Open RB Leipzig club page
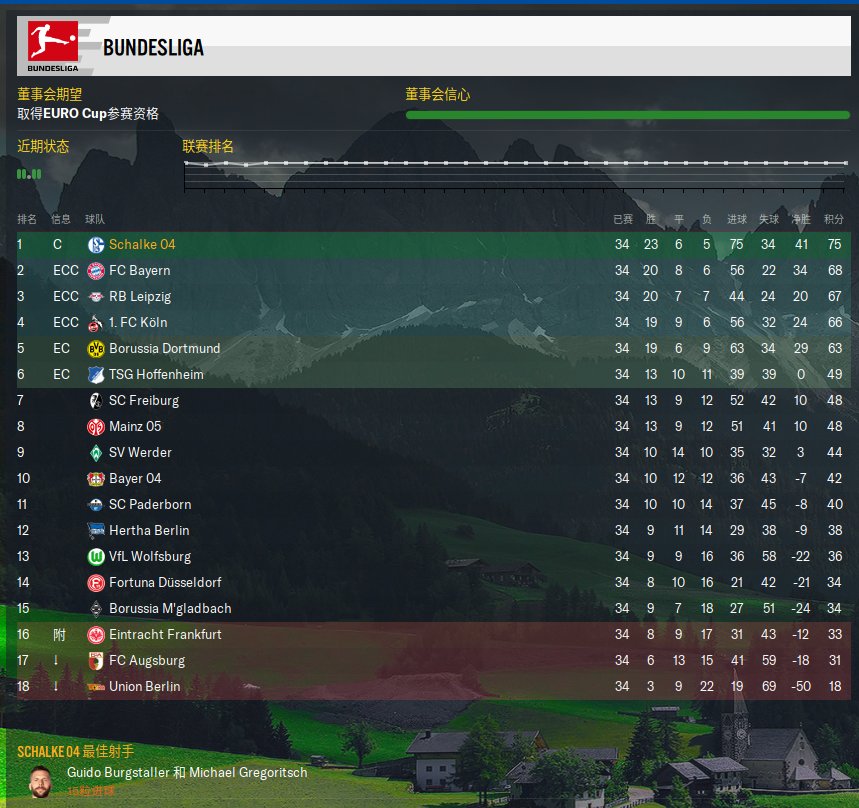This screenshot has height=808, width=859. (140, 297)
